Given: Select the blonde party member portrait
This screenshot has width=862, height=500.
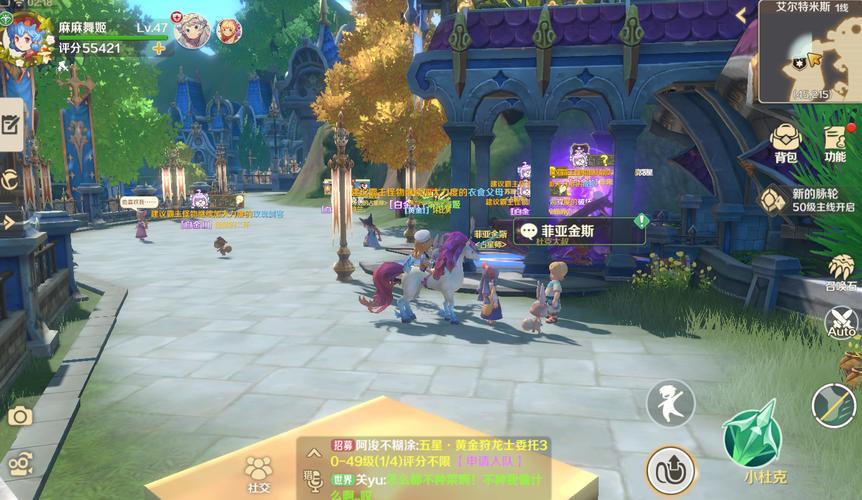Looking at the screenshot, I should [229, 31].
